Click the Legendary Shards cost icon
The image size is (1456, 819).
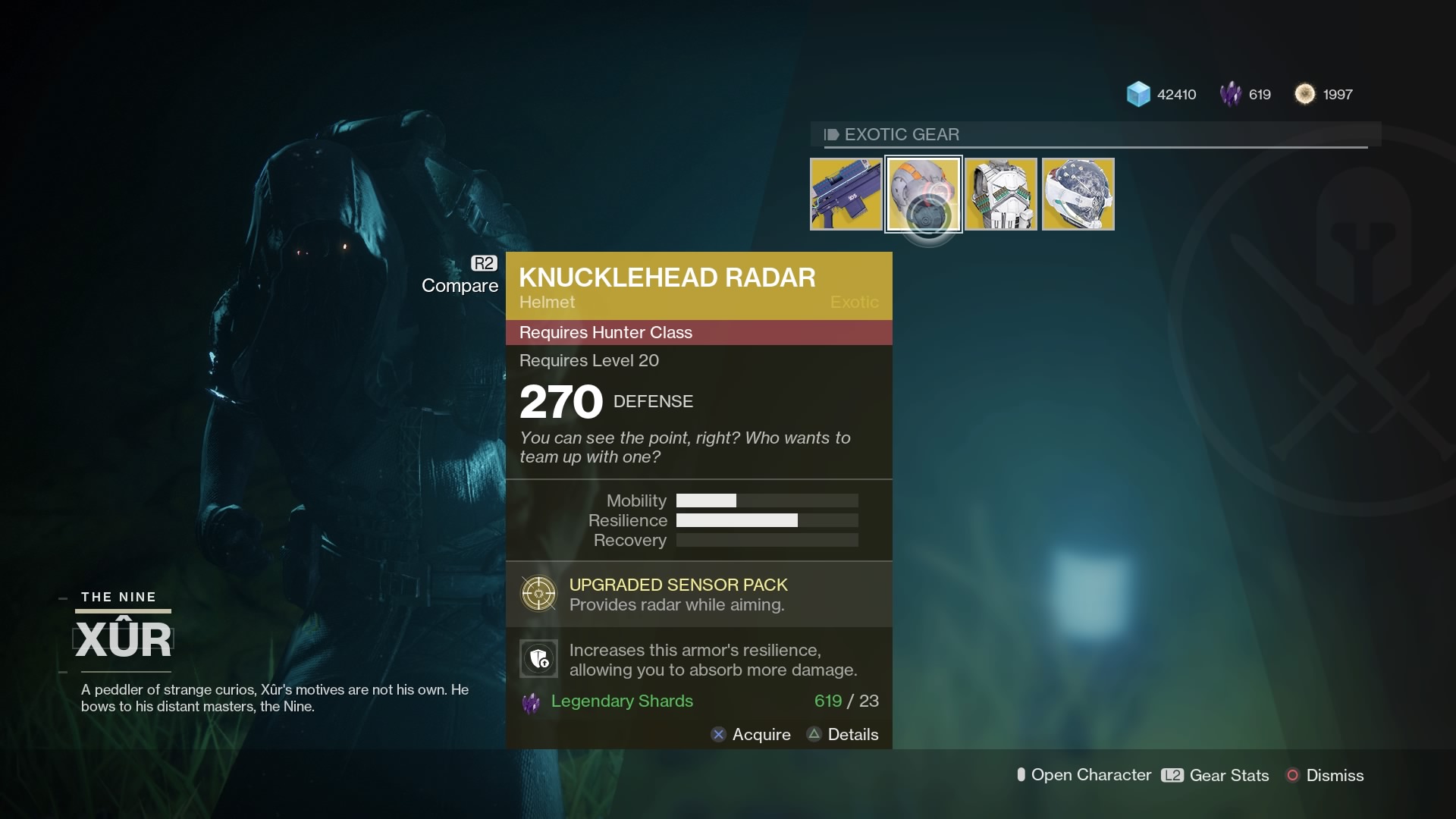tap(532, 701)
